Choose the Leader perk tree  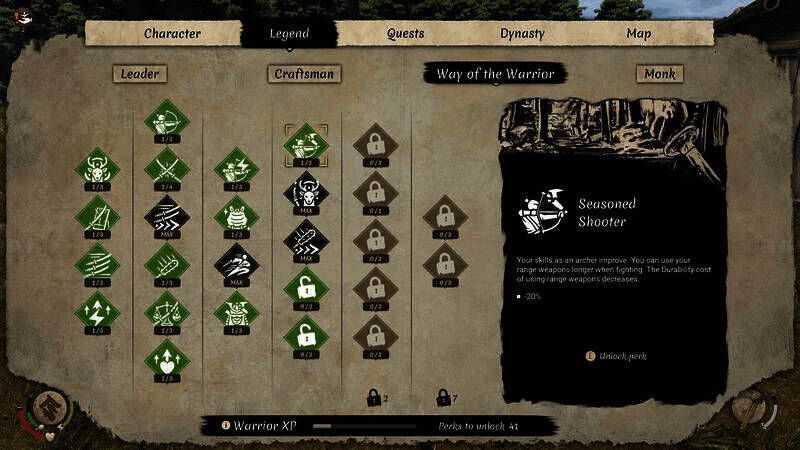pos(140,73)
